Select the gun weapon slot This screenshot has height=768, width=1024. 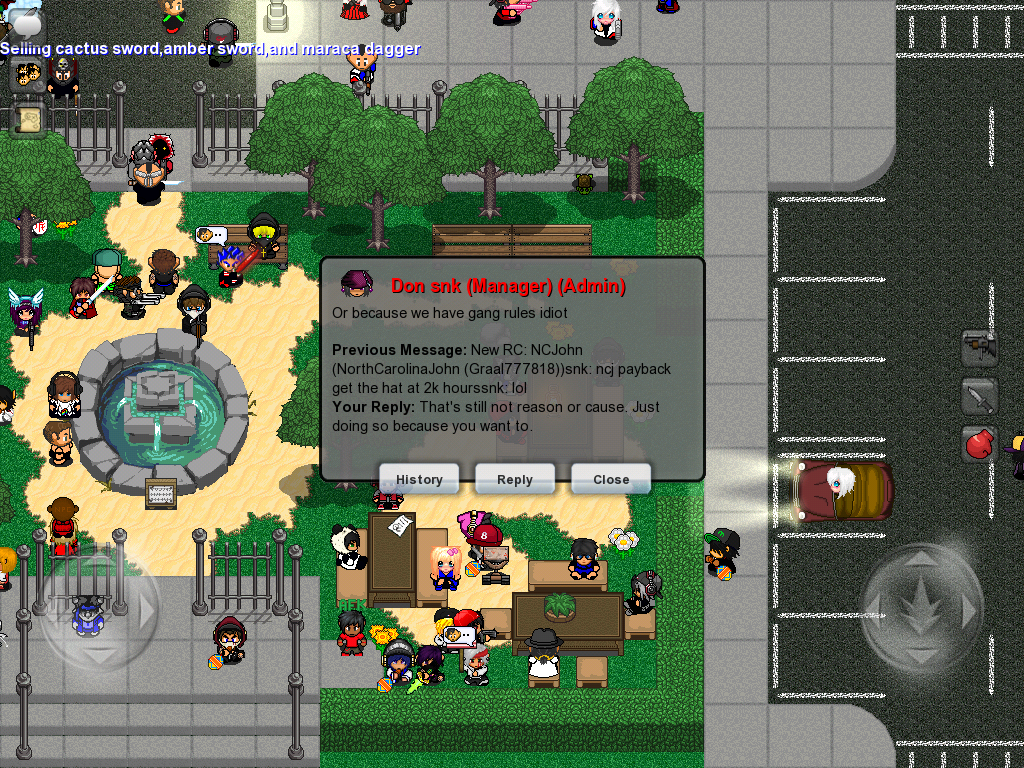click(x=979, y=348)
